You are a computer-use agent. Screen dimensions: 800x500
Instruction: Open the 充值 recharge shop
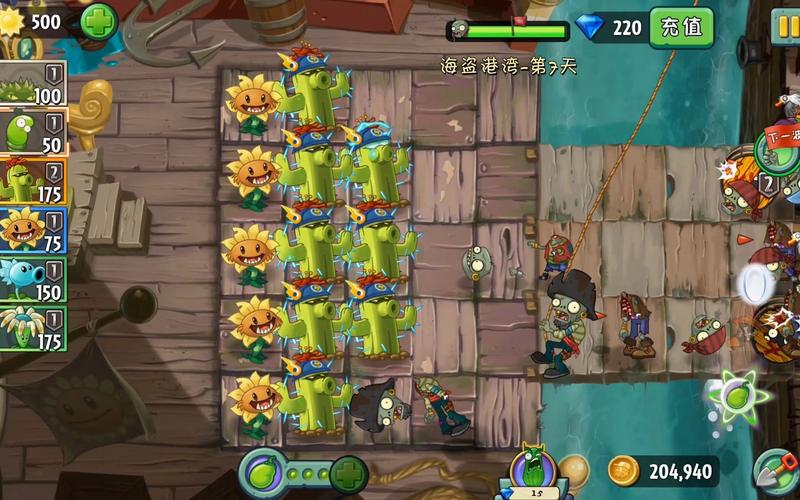(682, 27)
